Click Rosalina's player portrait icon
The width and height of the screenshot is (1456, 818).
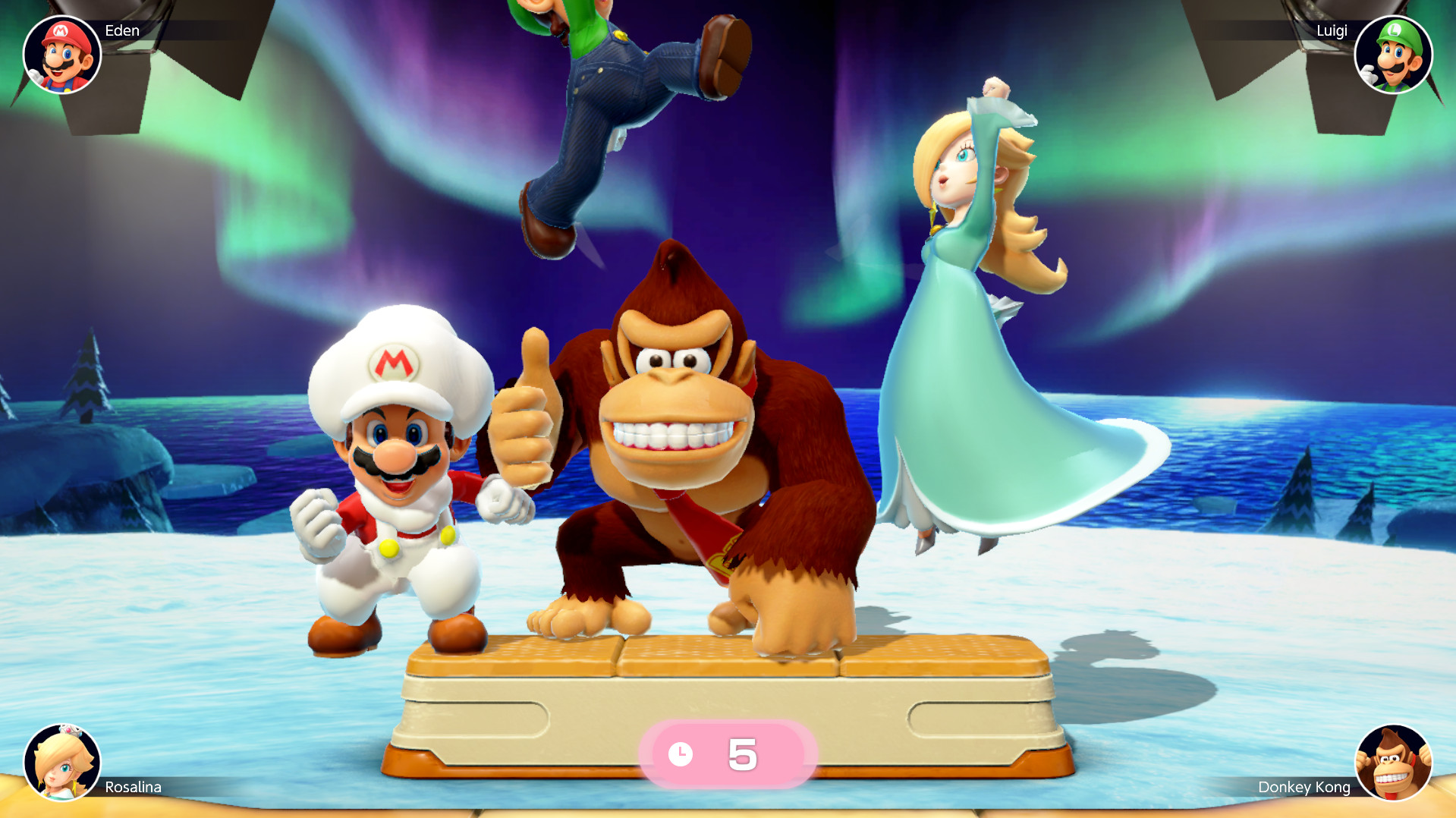pyautogui.click(x=62, y=765)
